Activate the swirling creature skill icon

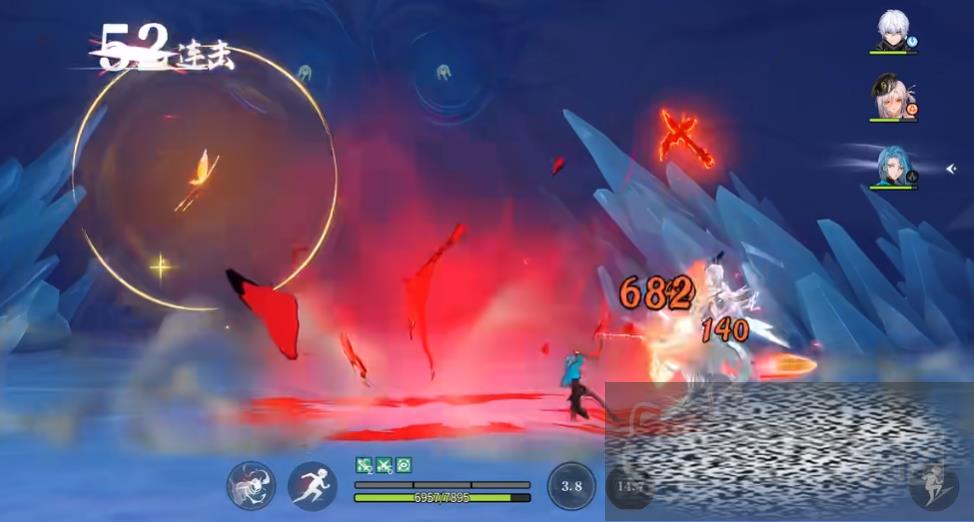[250, 486]
